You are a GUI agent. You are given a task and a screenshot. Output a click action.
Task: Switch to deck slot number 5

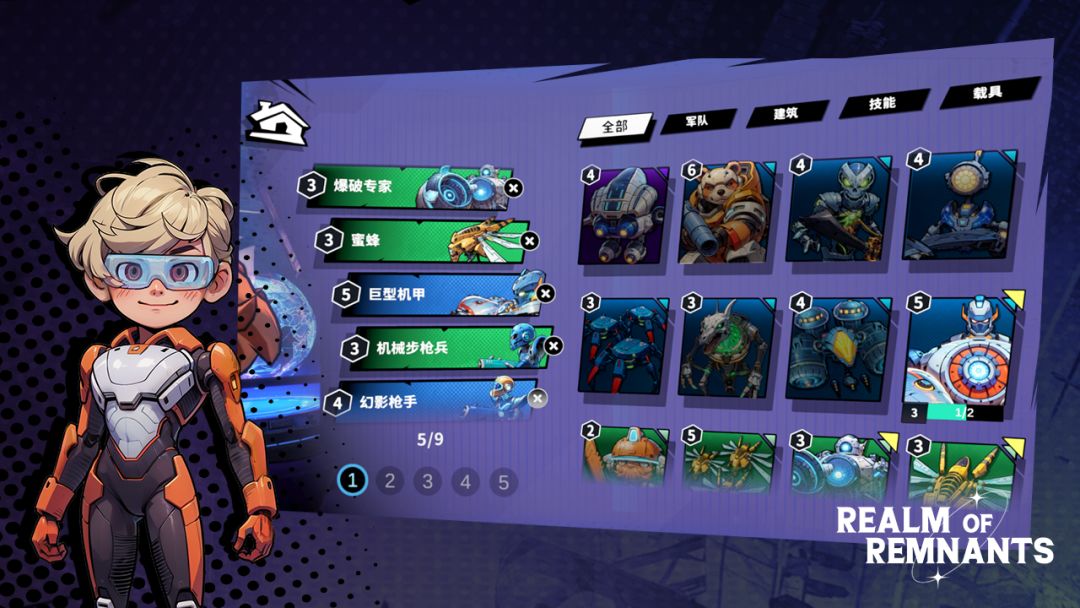(x=503, y=483)
